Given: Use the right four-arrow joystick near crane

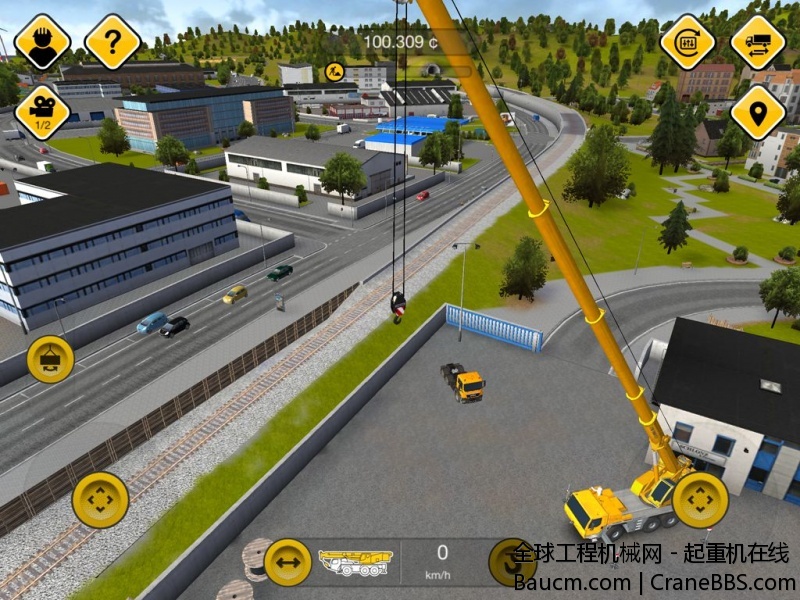Looking at the screenshot, I should coord(700,499).
